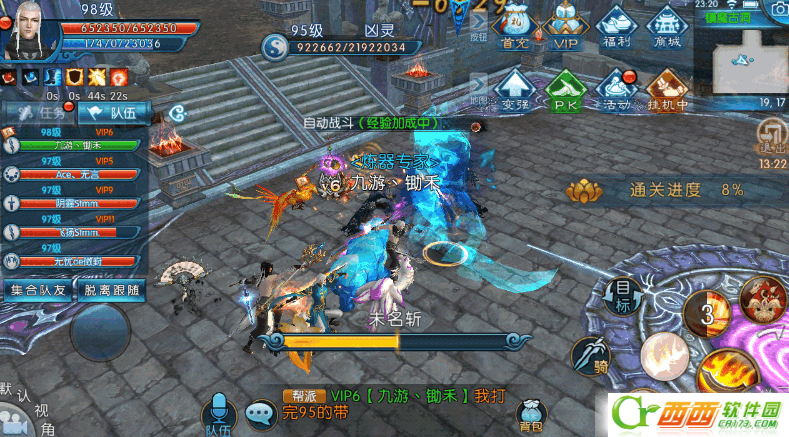Click the 集合队友 gather teammates button
Viewport: 789px width, 437px height.
[x=38, y=290]
